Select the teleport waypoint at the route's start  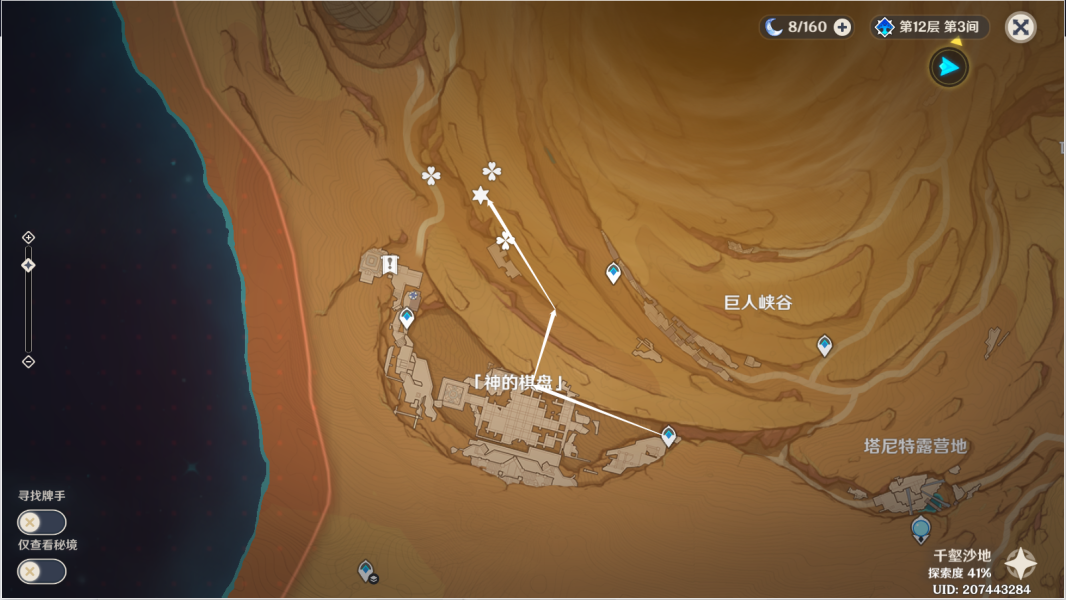[668, 435]
